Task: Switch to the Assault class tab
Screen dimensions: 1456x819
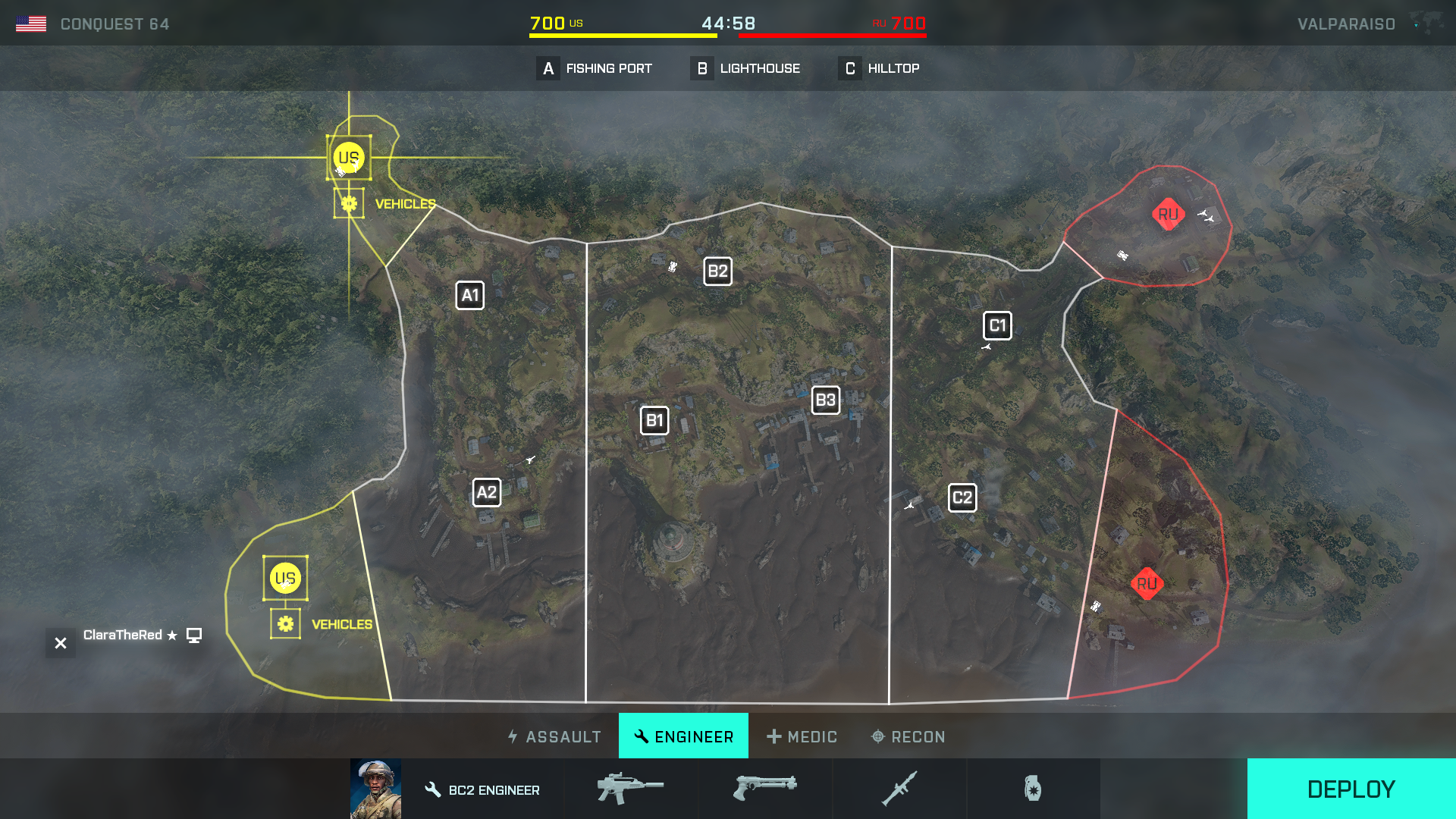Action: (555, 736)
